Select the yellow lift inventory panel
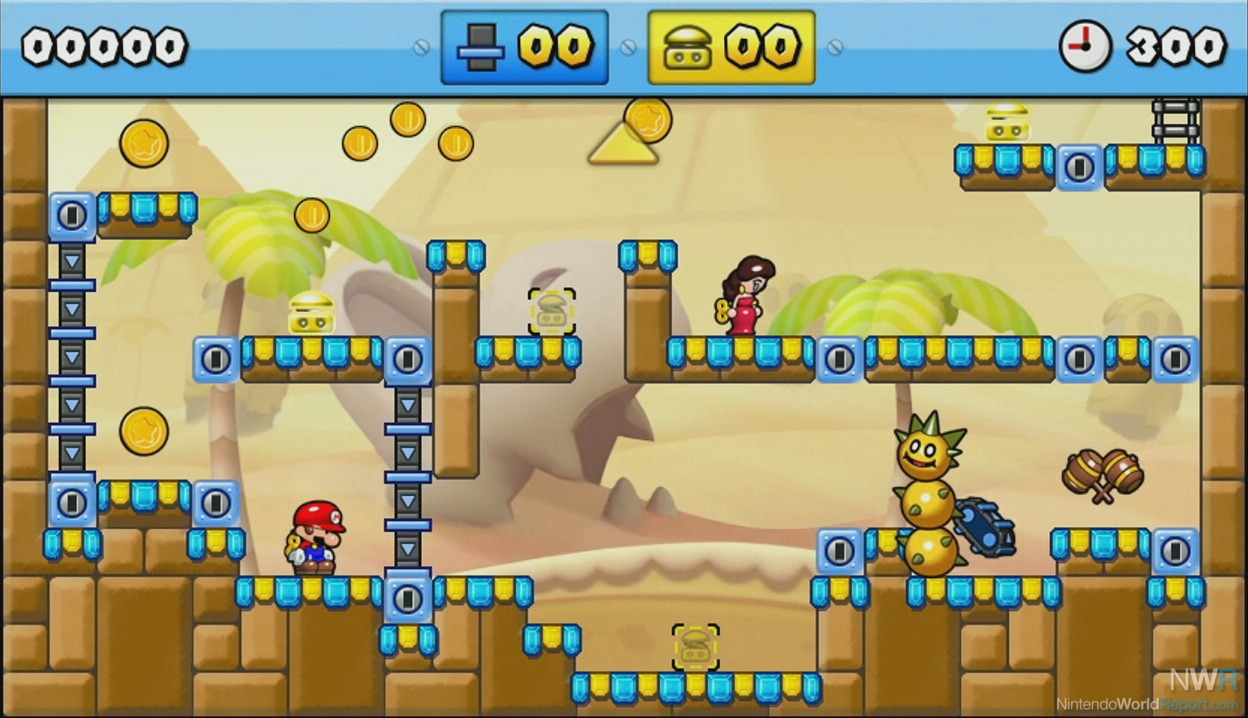Screen dimensions: 1248x718 point(731,47)
